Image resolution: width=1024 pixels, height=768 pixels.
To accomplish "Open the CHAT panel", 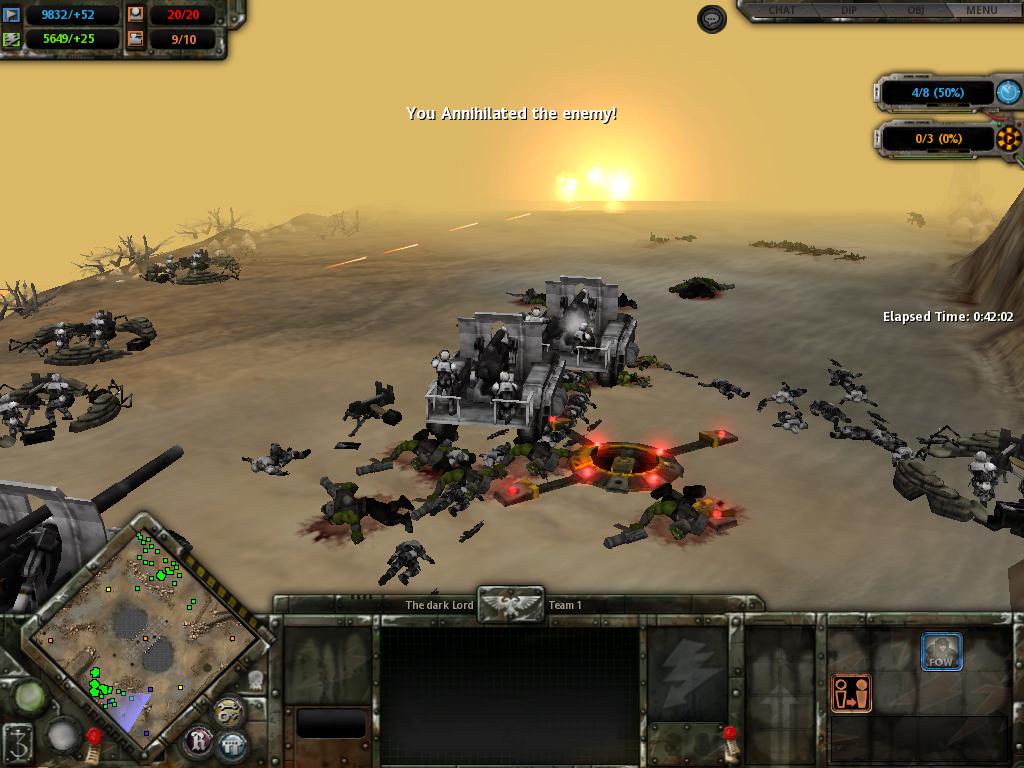I will pyautogui.click(x=783, y=11).
